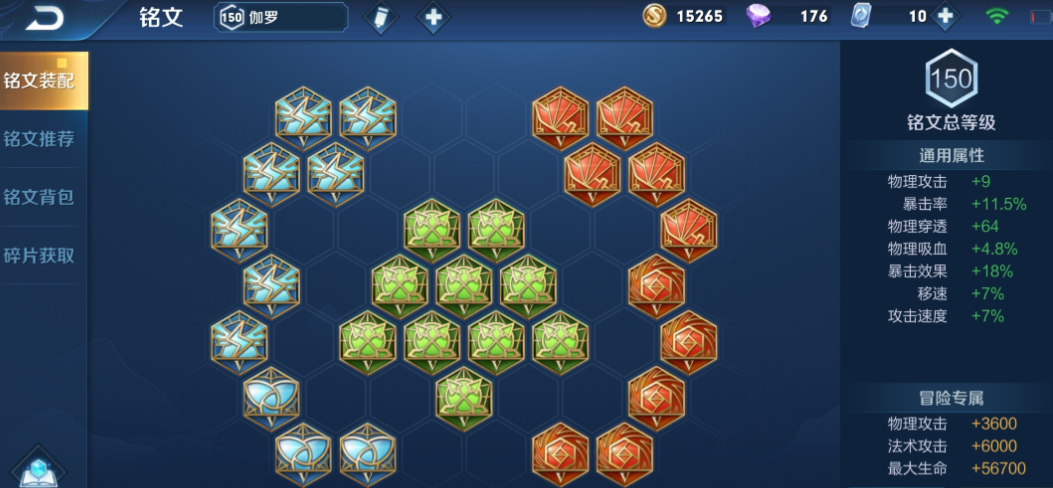Open the blue crystal book icon
Viewport: 1053px width, 488px height.
[39, 470]
